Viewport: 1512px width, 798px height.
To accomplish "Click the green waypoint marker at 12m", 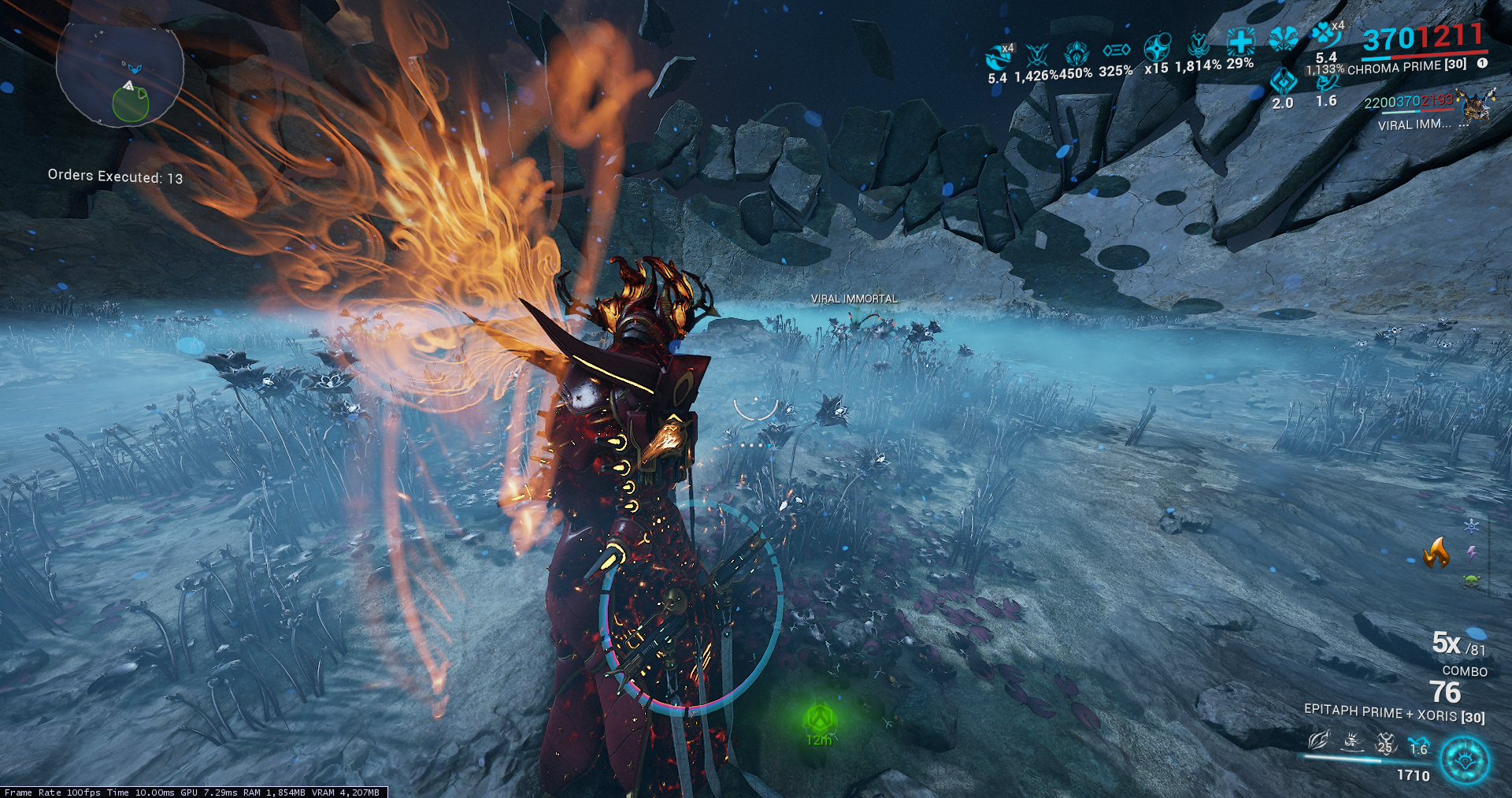I will pos(818,718).
